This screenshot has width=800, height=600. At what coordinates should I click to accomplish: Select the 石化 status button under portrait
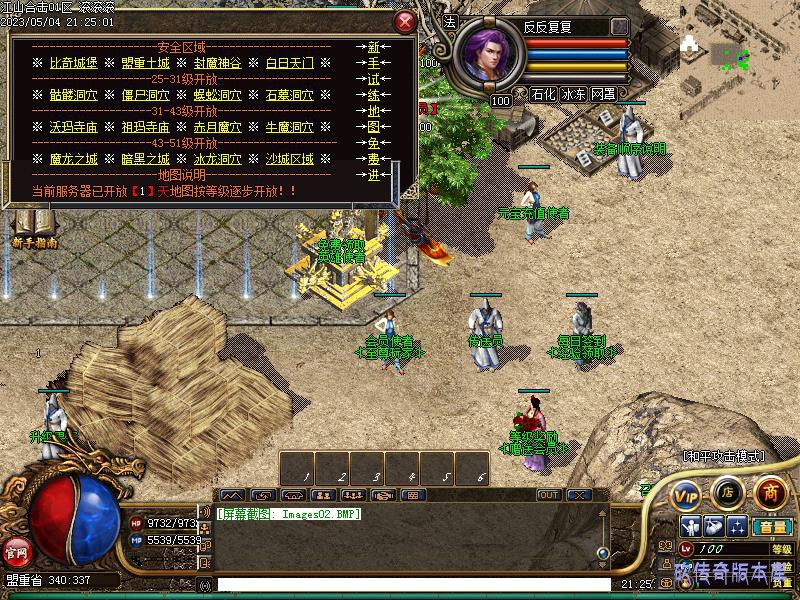pyautogui.click(x=543, y=94)
